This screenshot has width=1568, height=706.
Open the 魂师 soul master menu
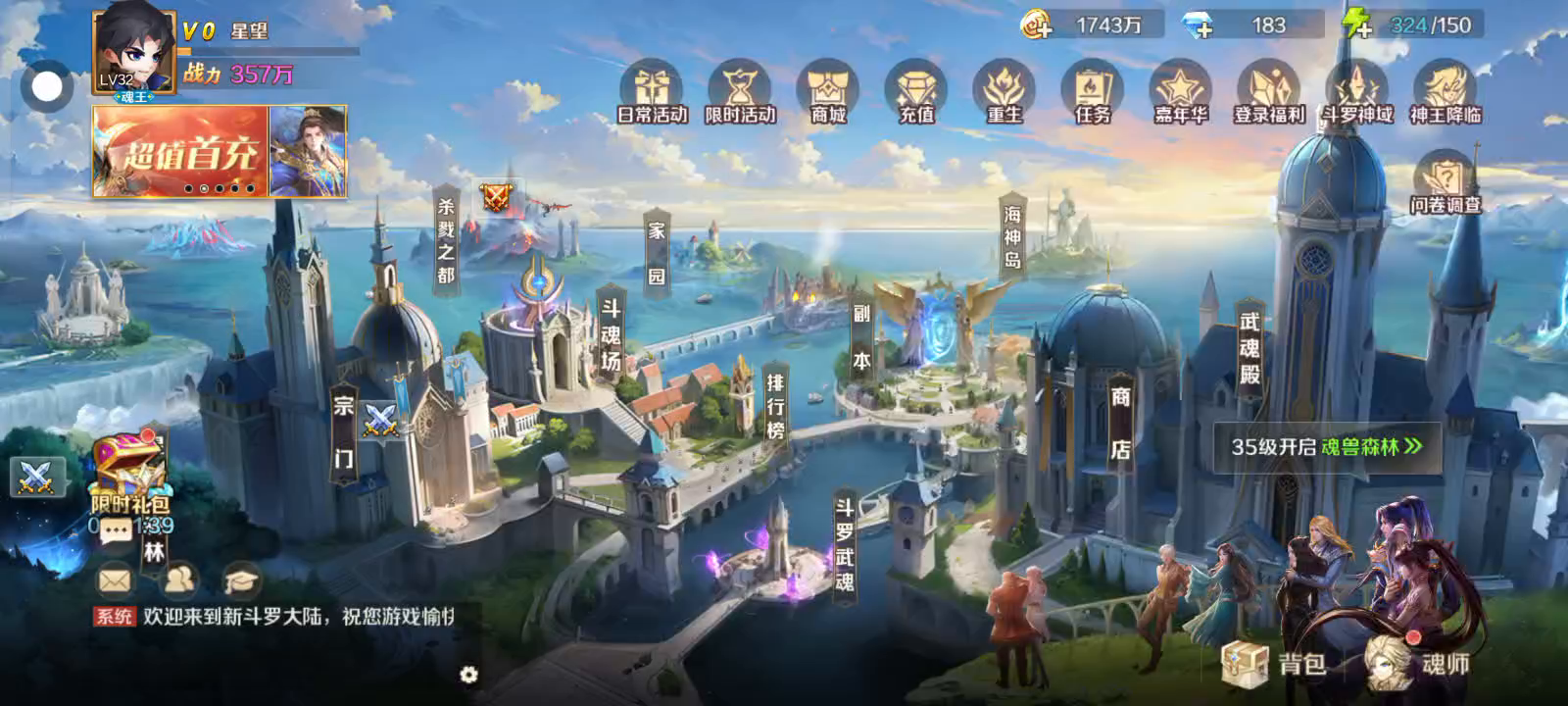pyautogui.click(x=1420, y=664)
